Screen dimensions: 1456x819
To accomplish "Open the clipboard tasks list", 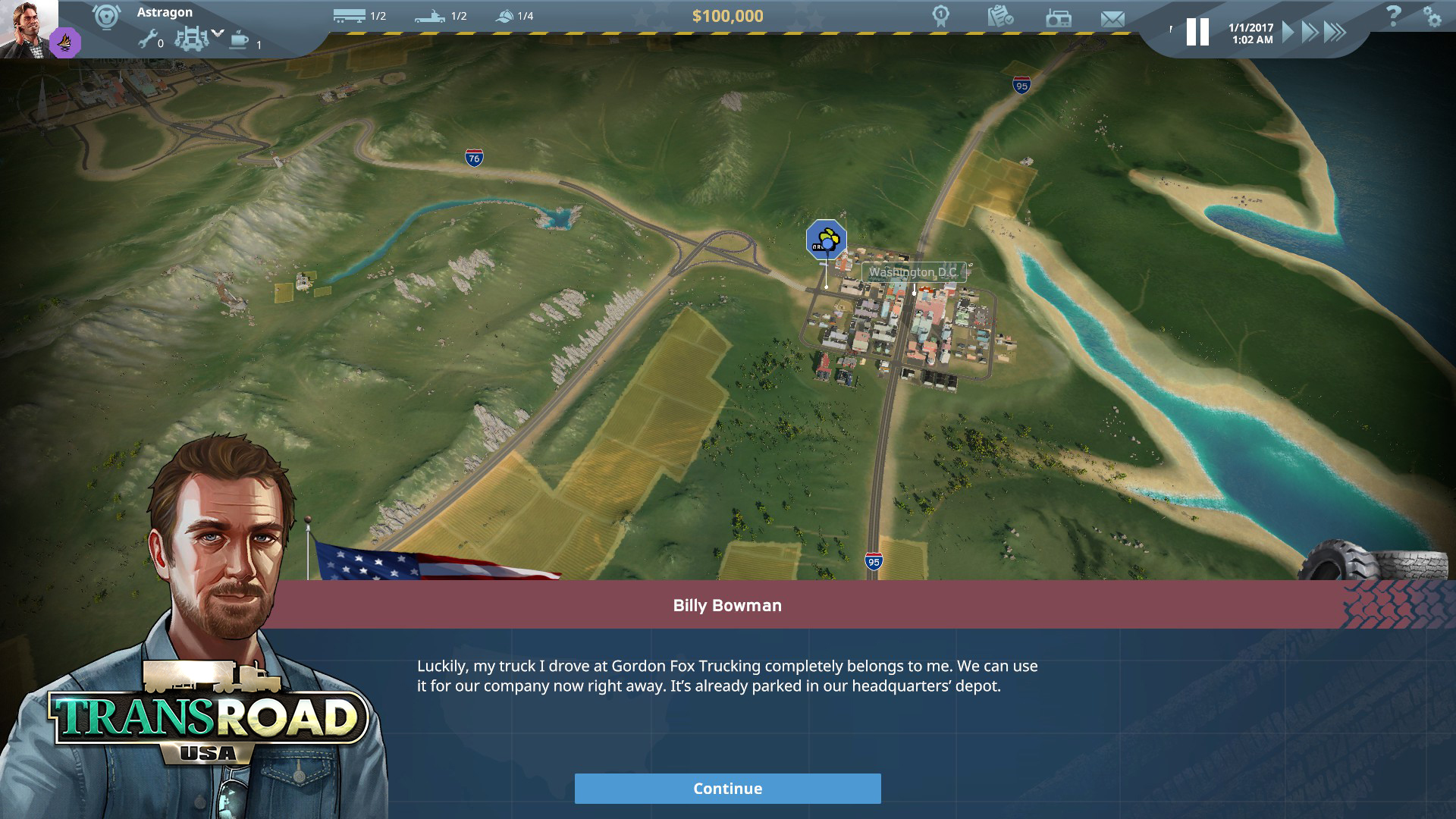I will coord(1000,16).
